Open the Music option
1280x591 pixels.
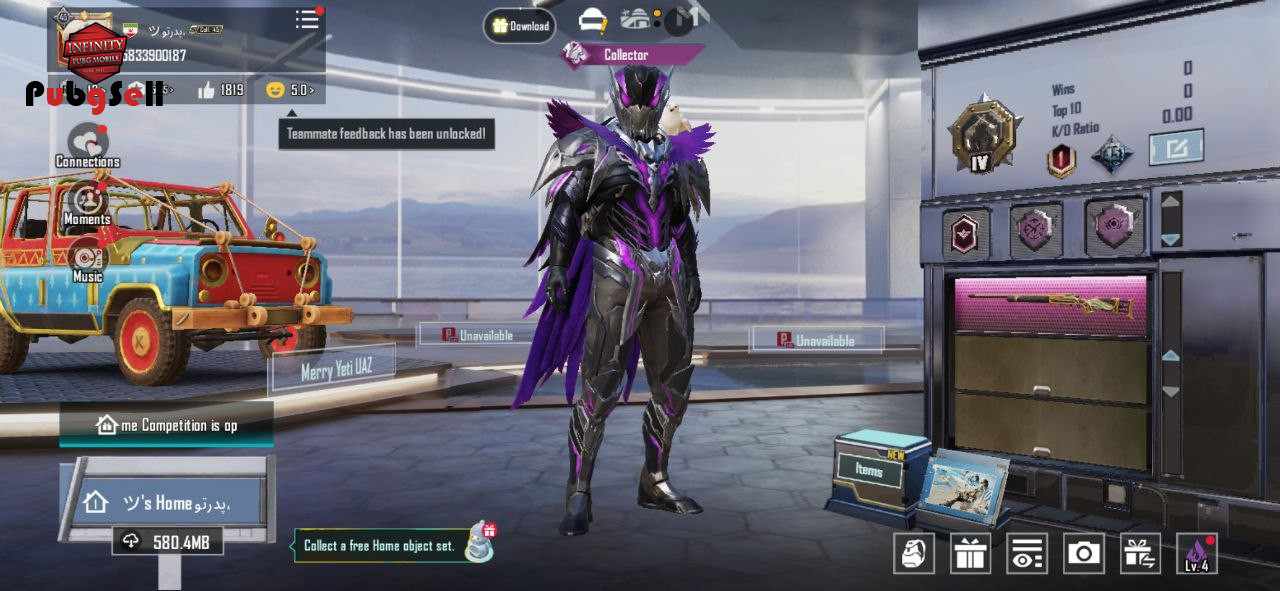[87, 260]
